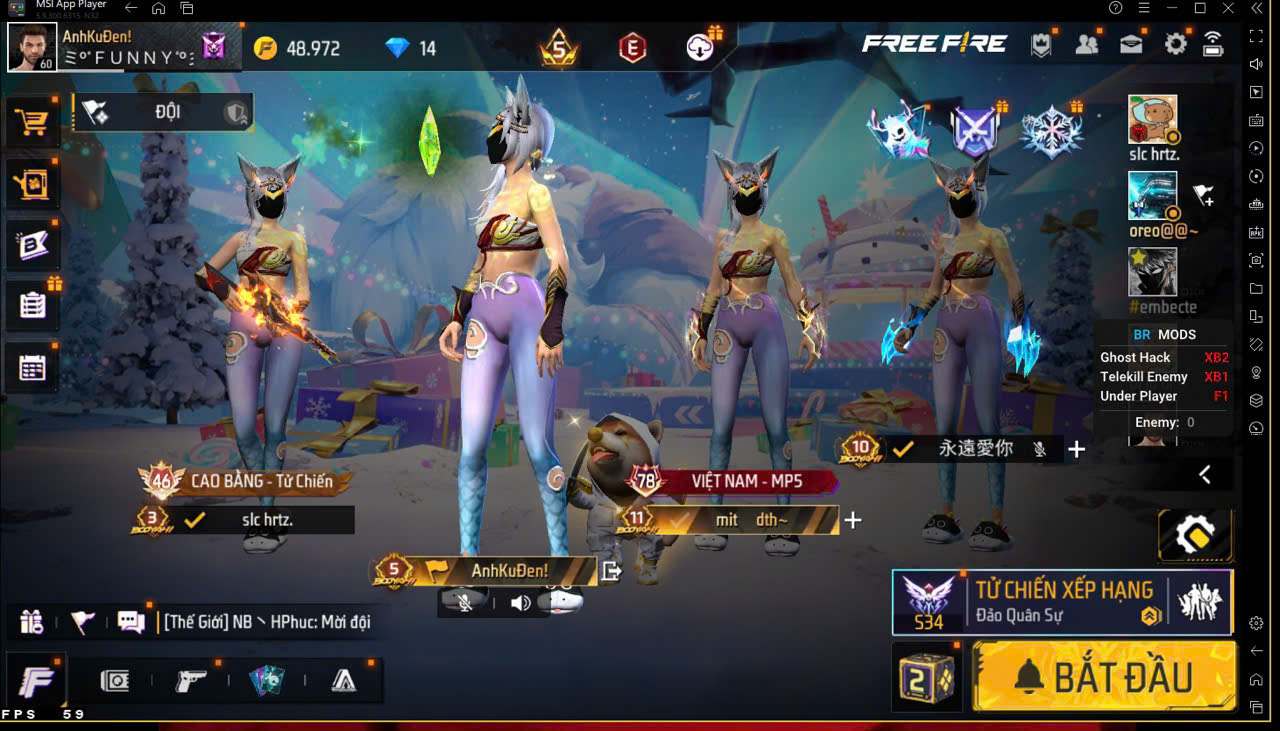Collapse the friends sidebar arrow
Viewport: 1280px width, 731px height.
click(x=1205, y=475)
